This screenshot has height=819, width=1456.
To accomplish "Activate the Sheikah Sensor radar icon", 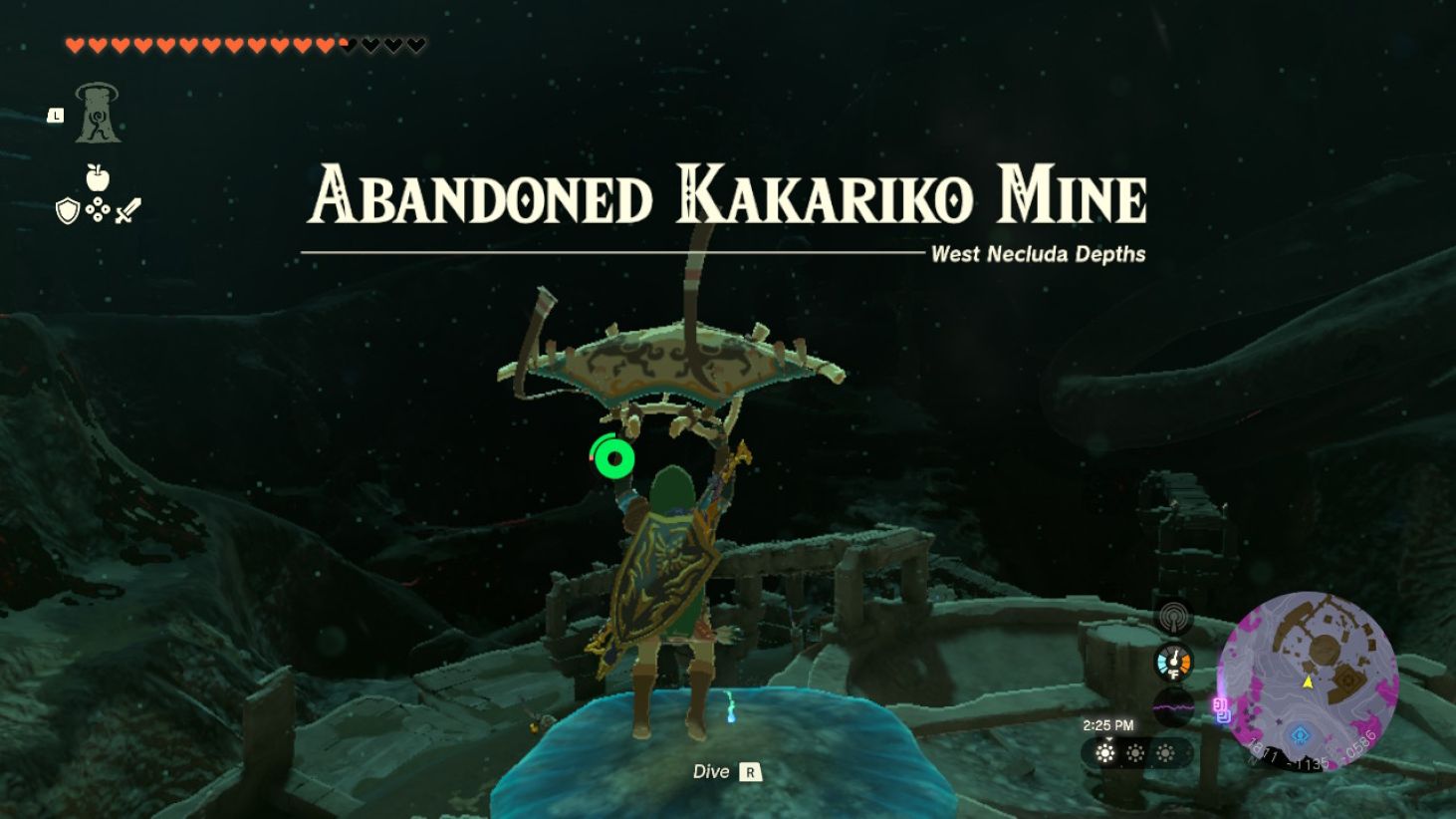I will pyautogui.click(x=1174, y=617).
